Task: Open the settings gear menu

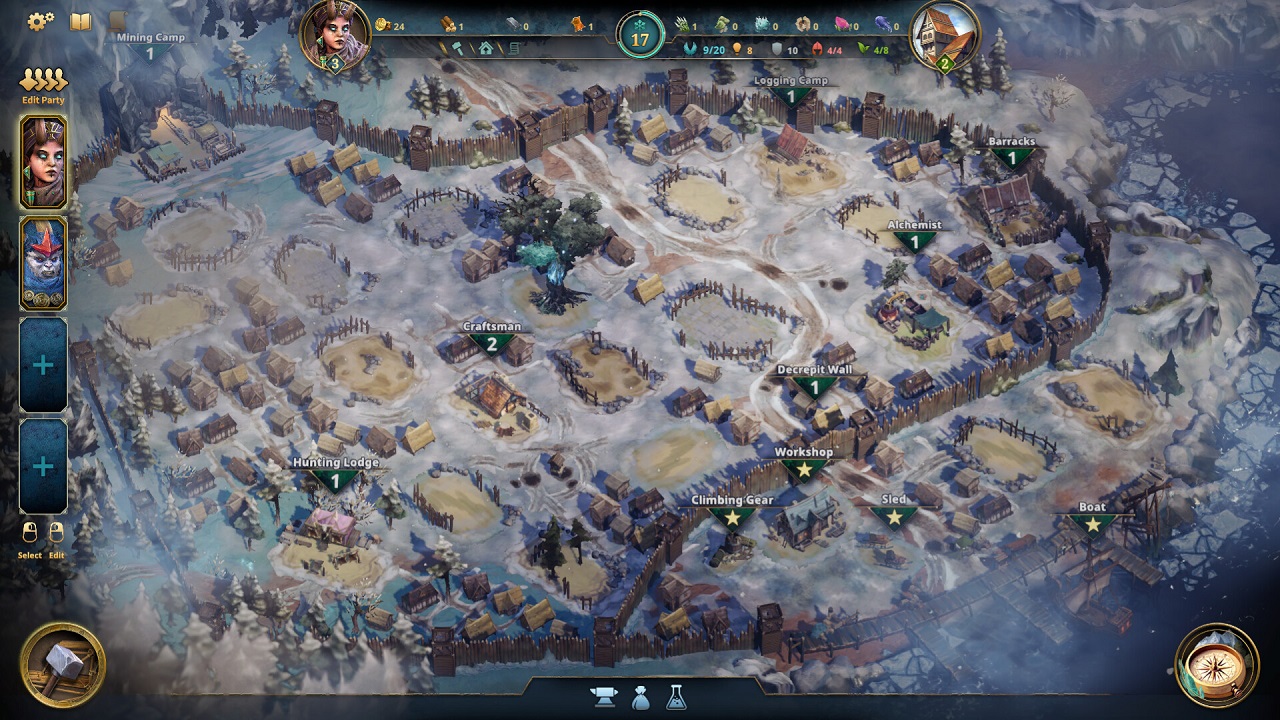Action: click(40, 21)
